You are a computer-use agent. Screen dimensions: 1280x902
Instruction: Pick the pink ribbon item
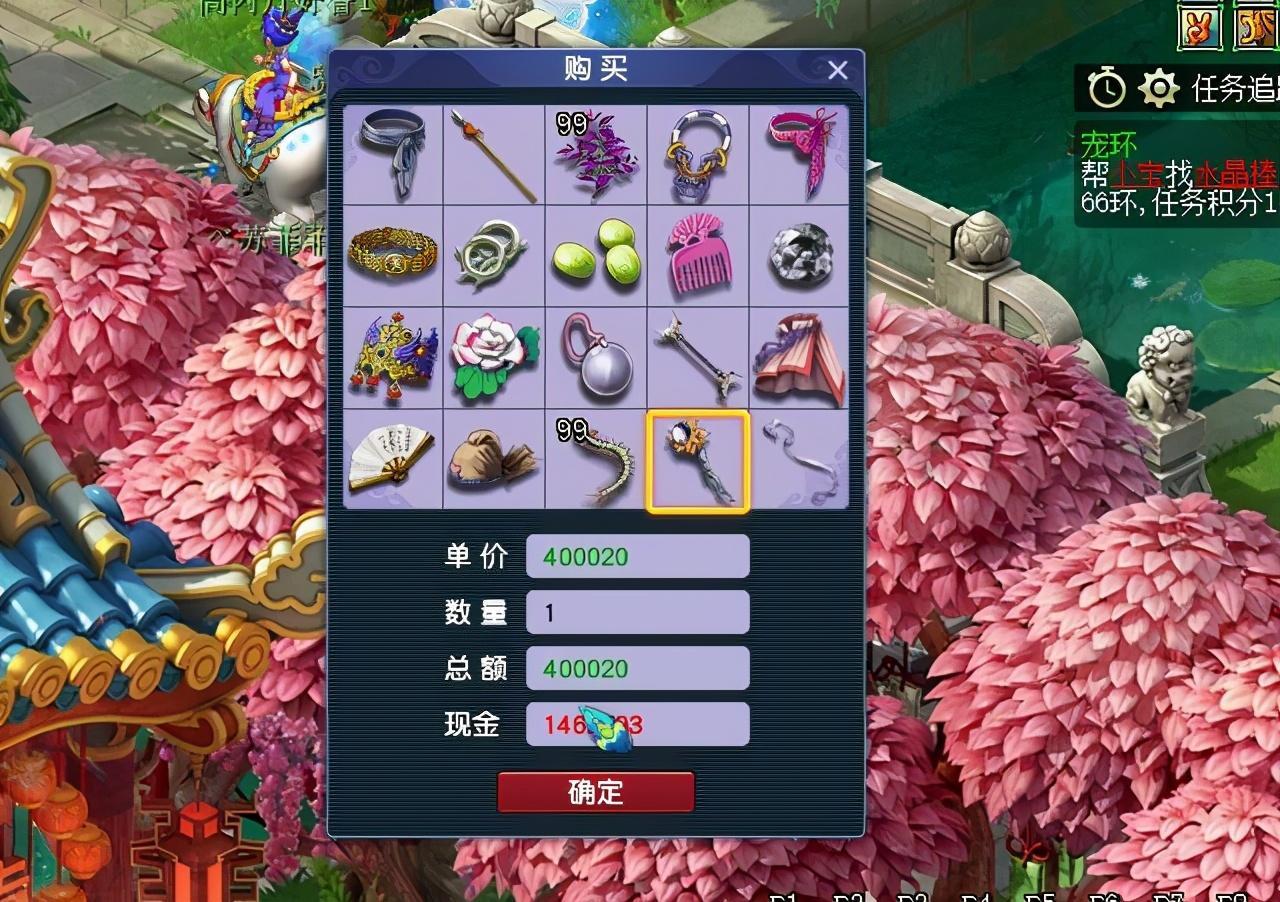click(x=800, y=156)
